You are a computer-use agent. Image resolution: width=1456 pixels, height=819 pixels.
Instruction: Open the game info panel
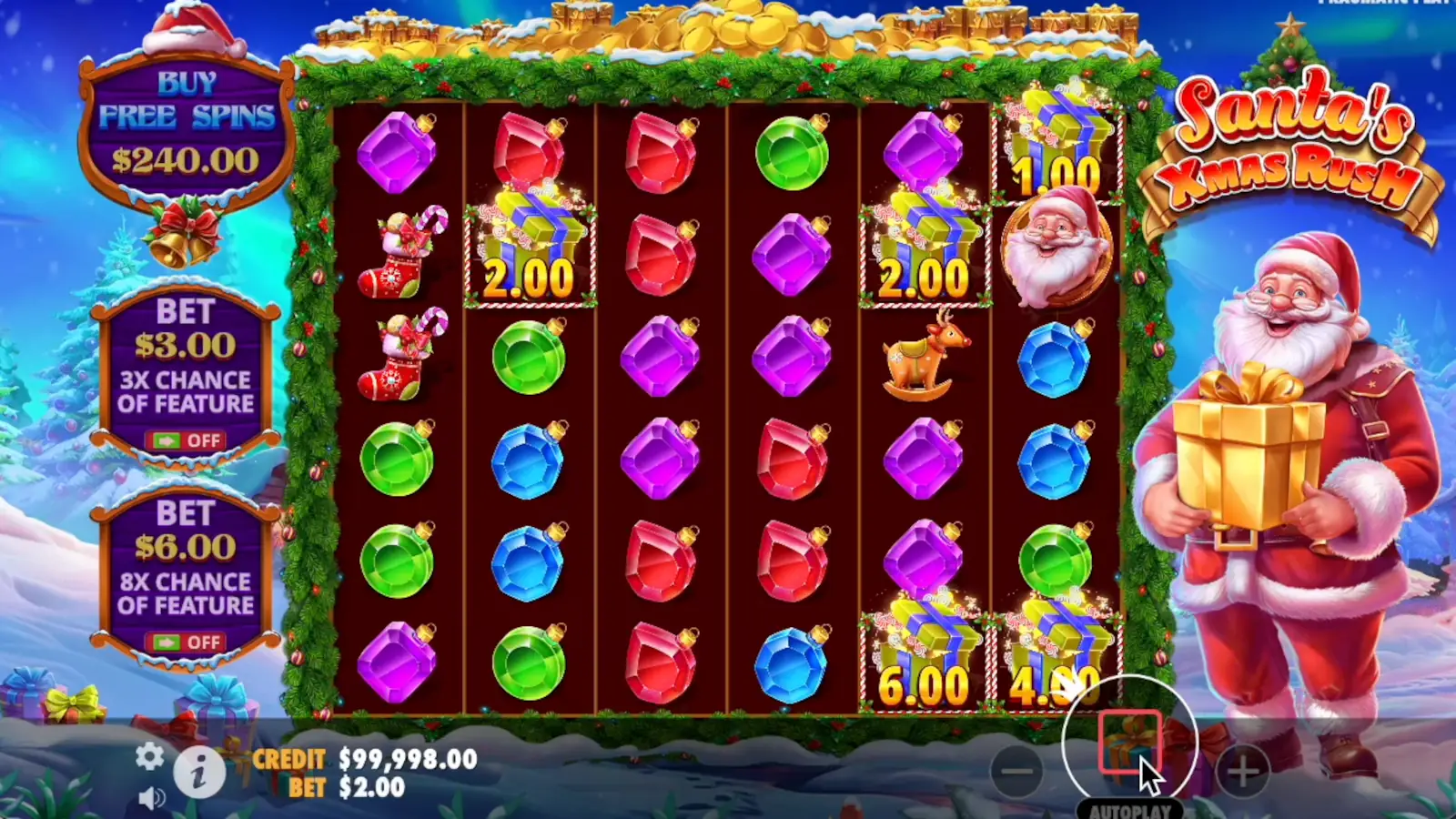click(198, 771)
